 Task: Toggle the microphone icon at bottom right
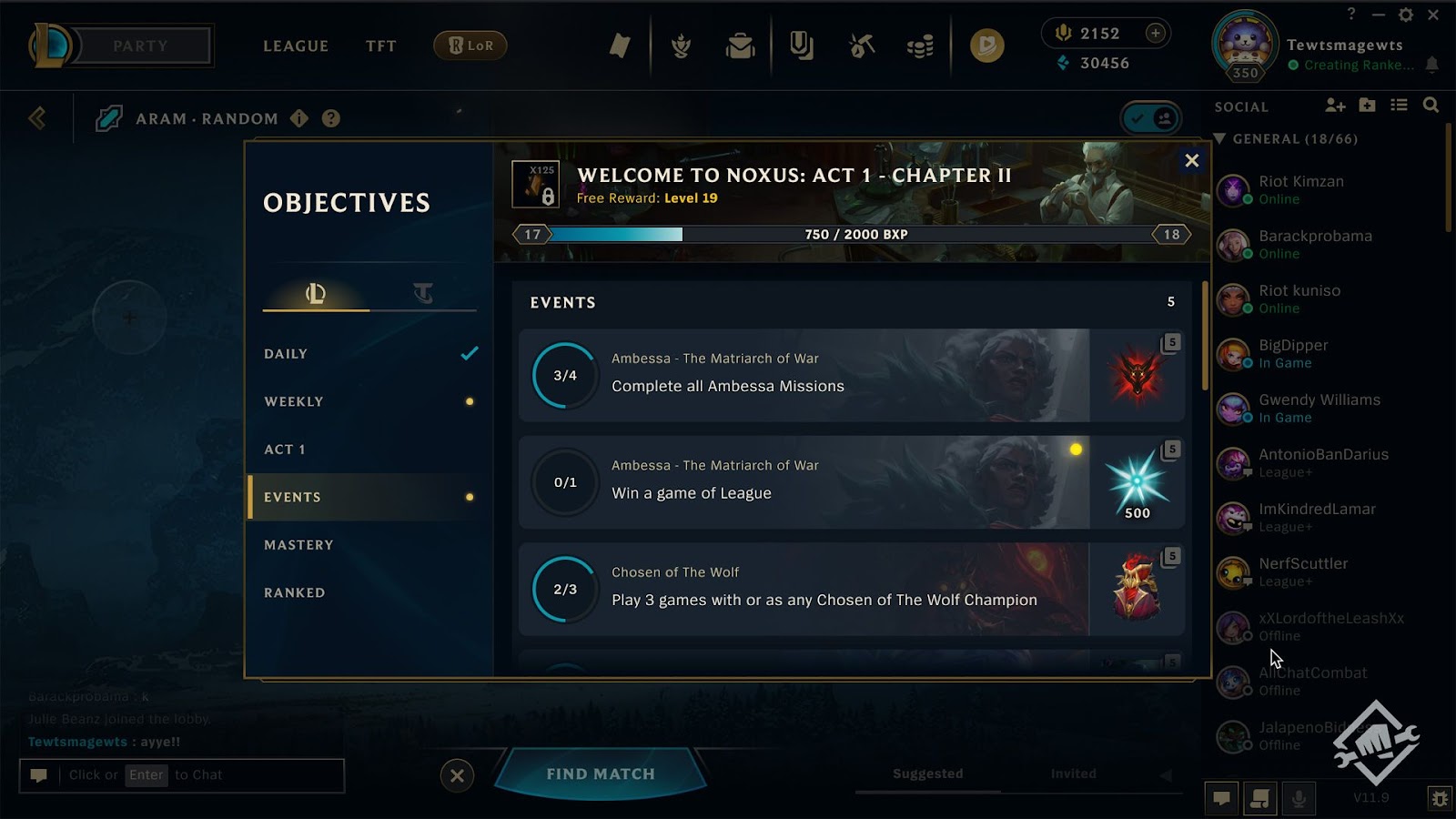click(x=1298, y=797)
